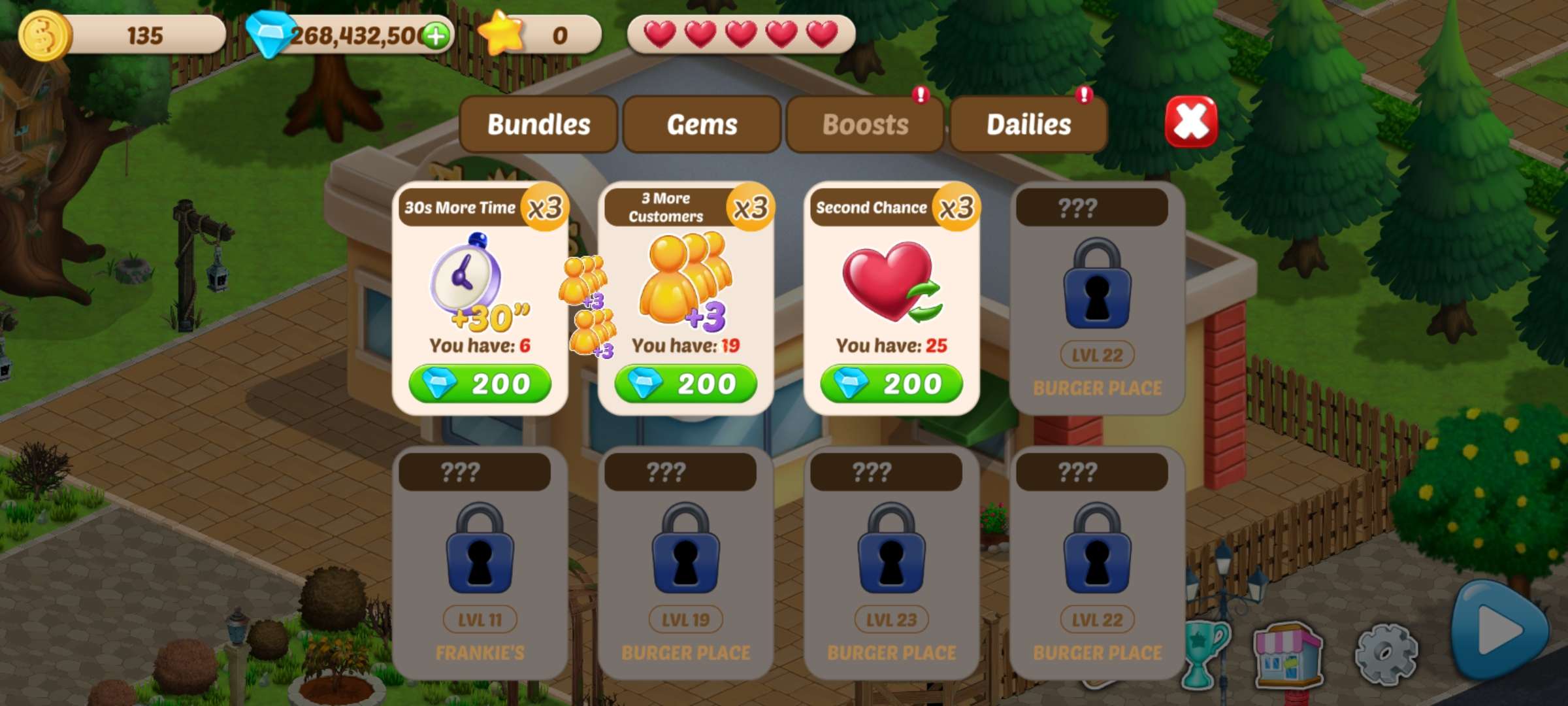
Task: Start playing with the blue play button
Action: tap(1499, 630)
